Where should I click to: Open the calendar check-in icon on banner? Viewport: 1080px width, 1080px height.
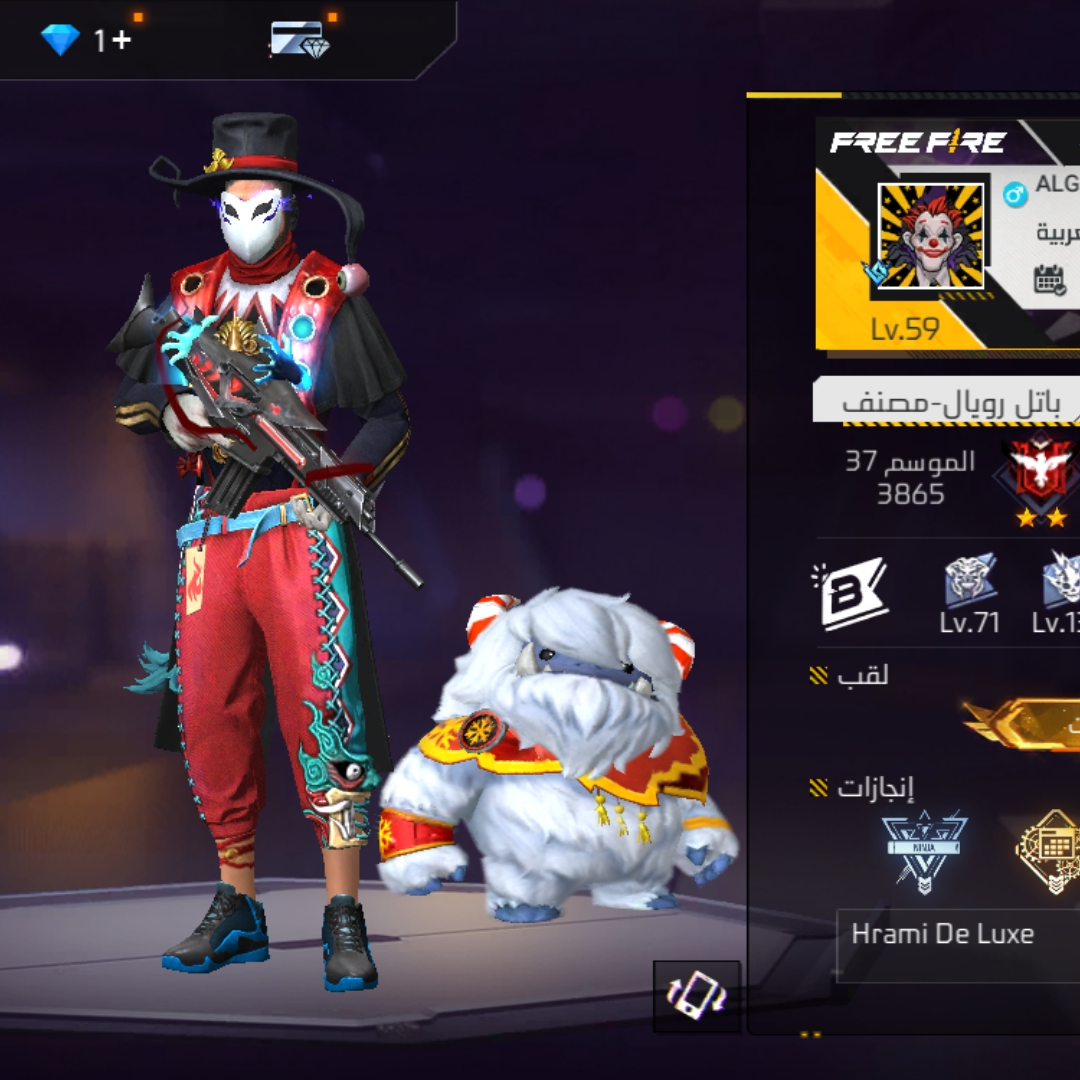coord(1050,279)
